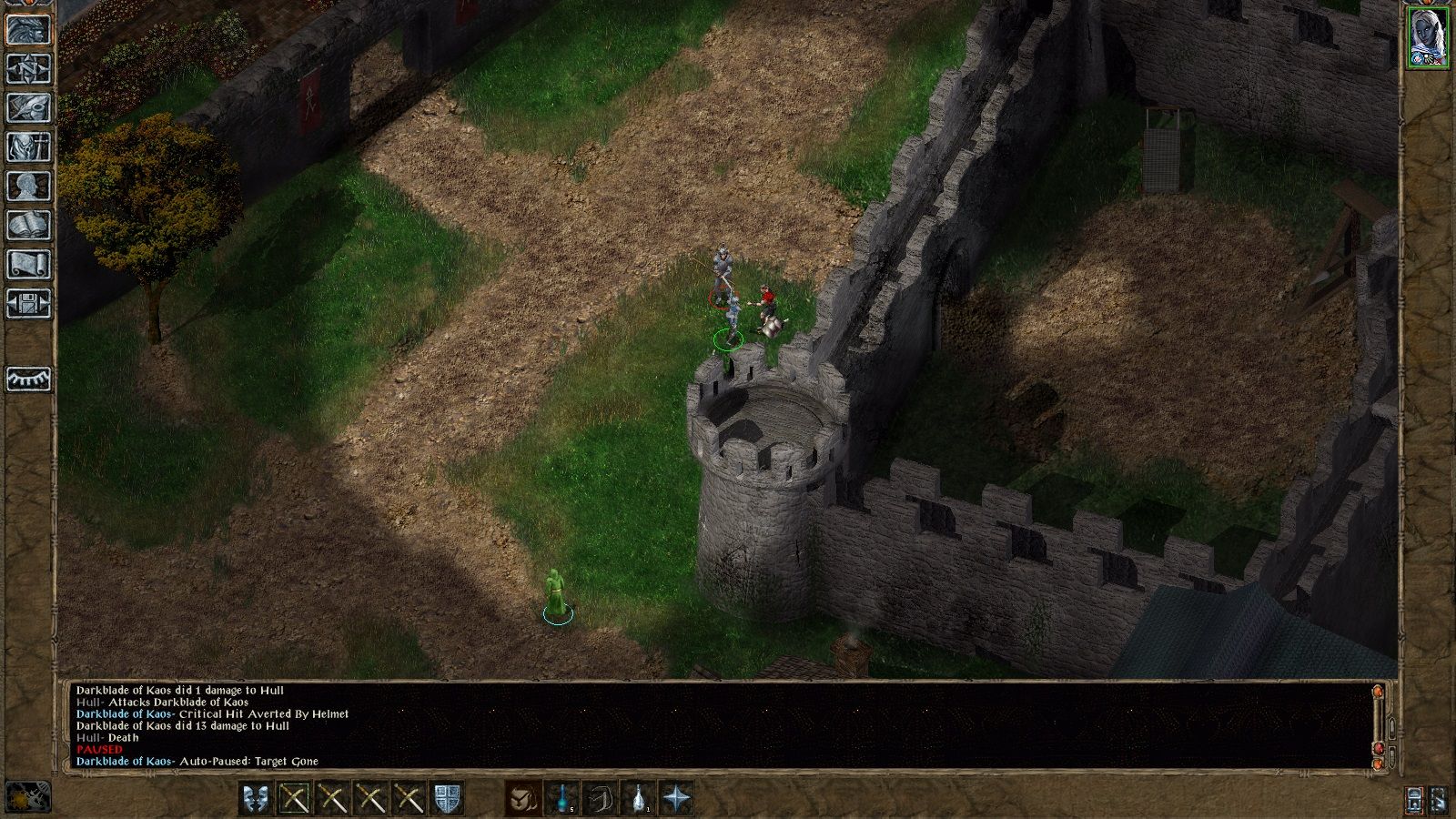The image size is (1456, 819).
Task: Use the quick potion with 5 charges
Action: pos(561,797)
